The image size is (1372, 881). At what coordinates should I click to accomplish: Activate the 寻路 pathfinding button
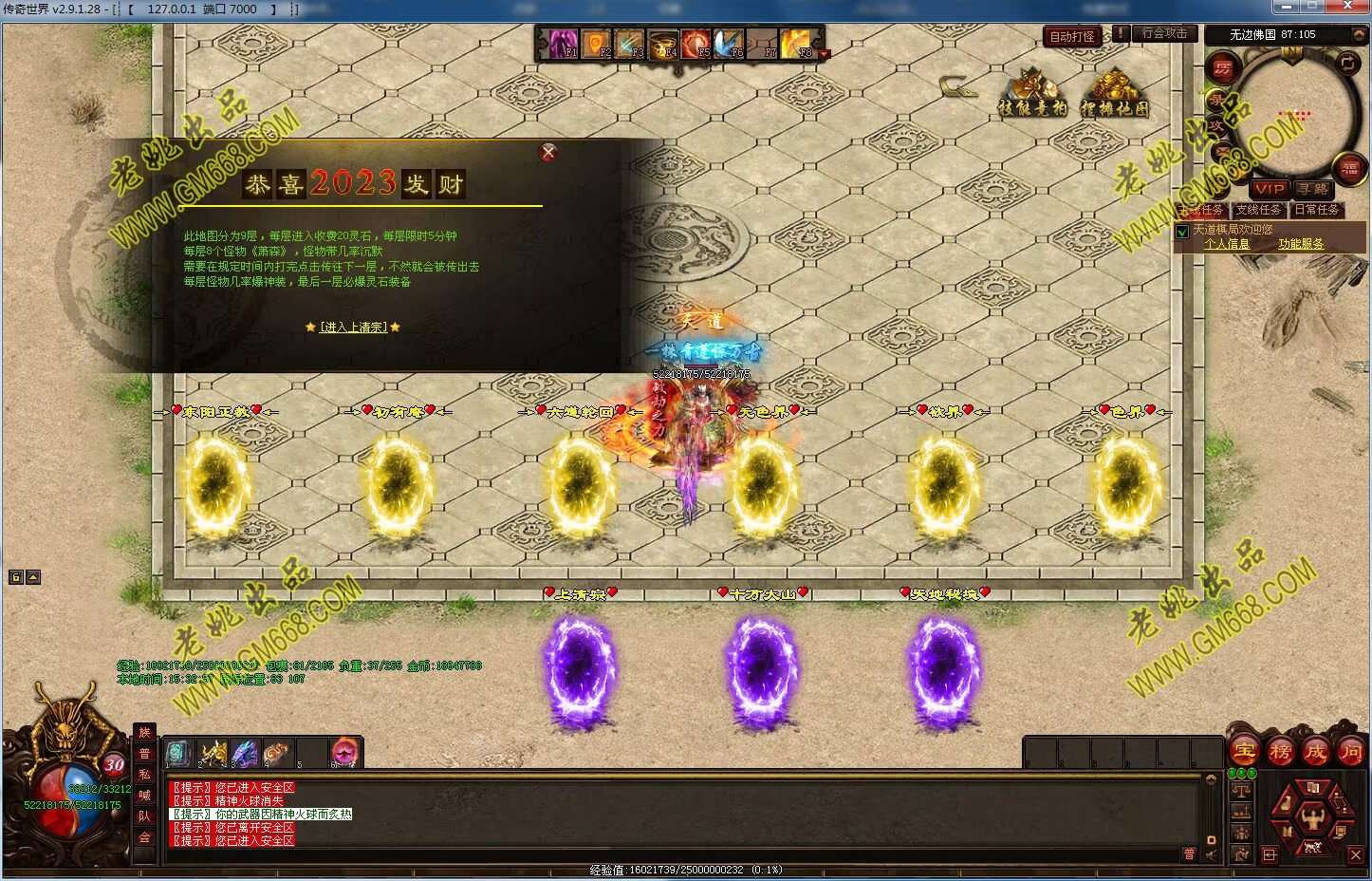pyautogui.click(x=1313, y=189)
